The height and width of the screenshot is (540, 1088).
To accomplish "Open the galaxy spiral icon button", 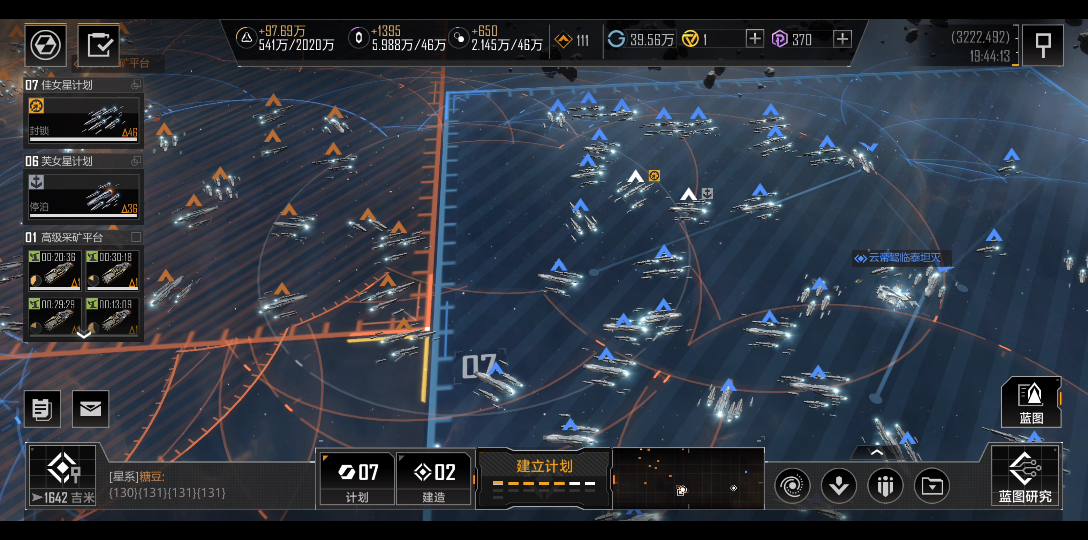I will [x=792, y=486].
